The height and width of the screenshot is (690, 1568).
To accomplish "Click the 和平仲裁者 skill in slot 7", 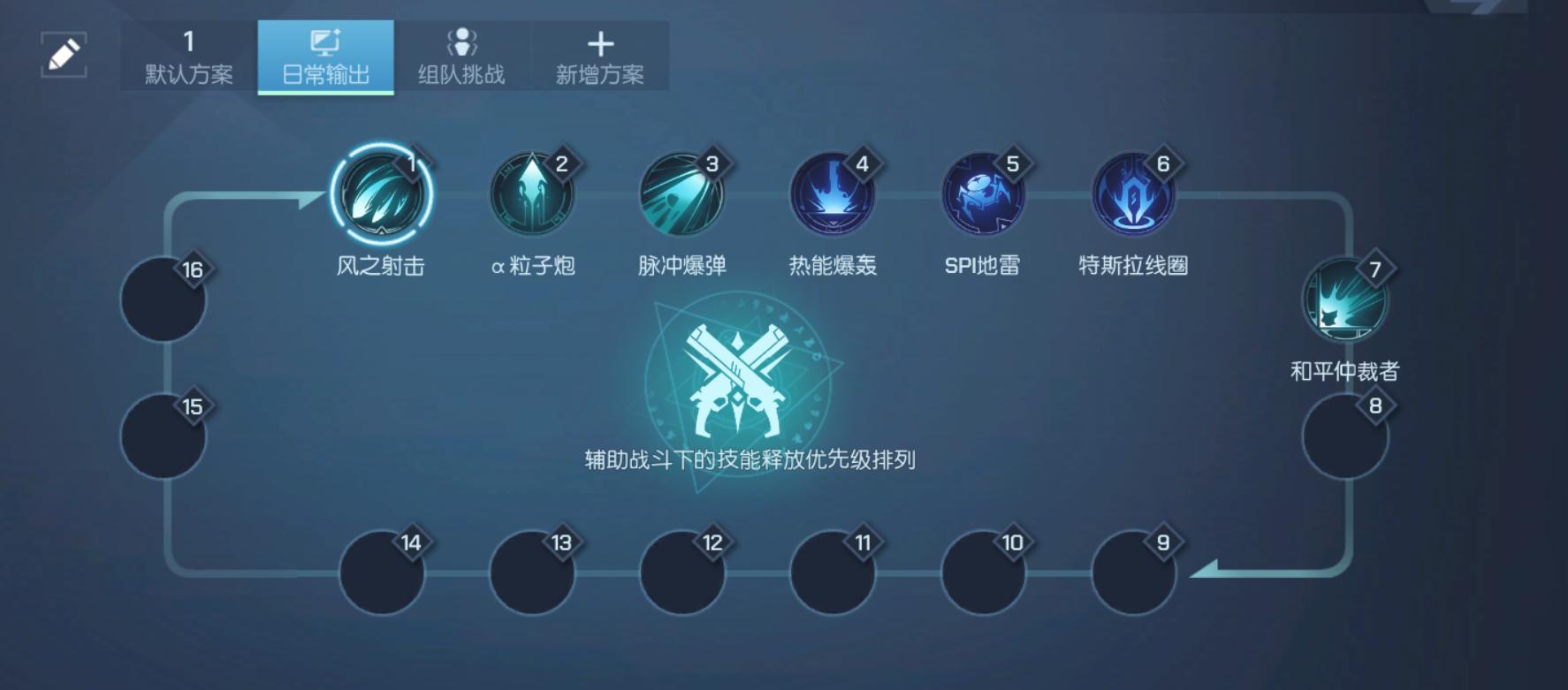I will click(1344, 300).
